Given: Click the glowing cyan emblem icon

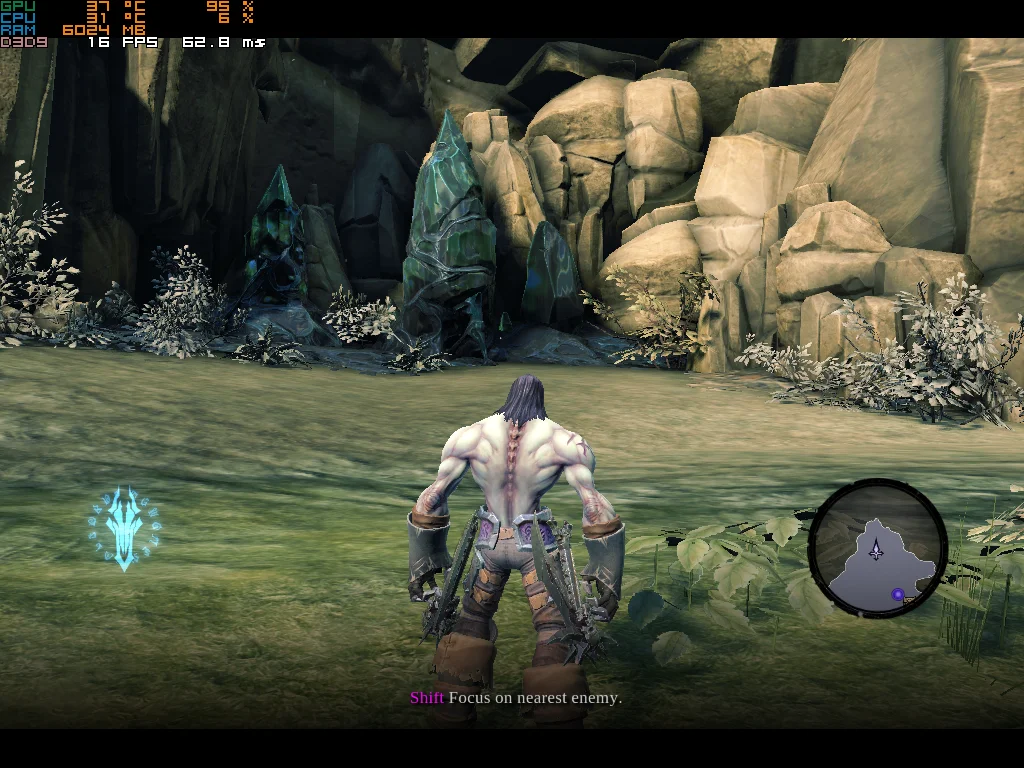Looking at the screenshot, I should pos(124,527).
